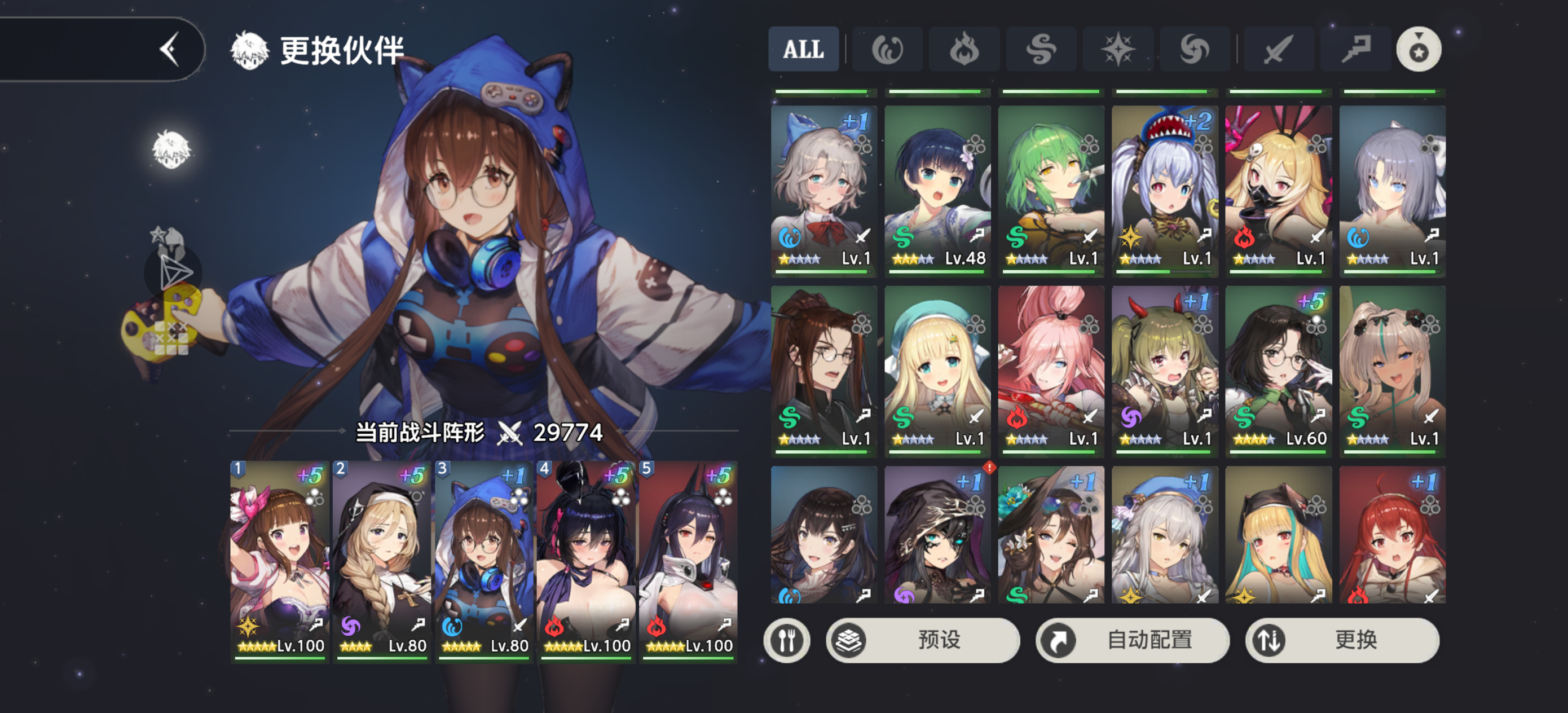Screen dimensions: 1568x713
Task: Go back with the arrow button
Action: tap(169, 49)
